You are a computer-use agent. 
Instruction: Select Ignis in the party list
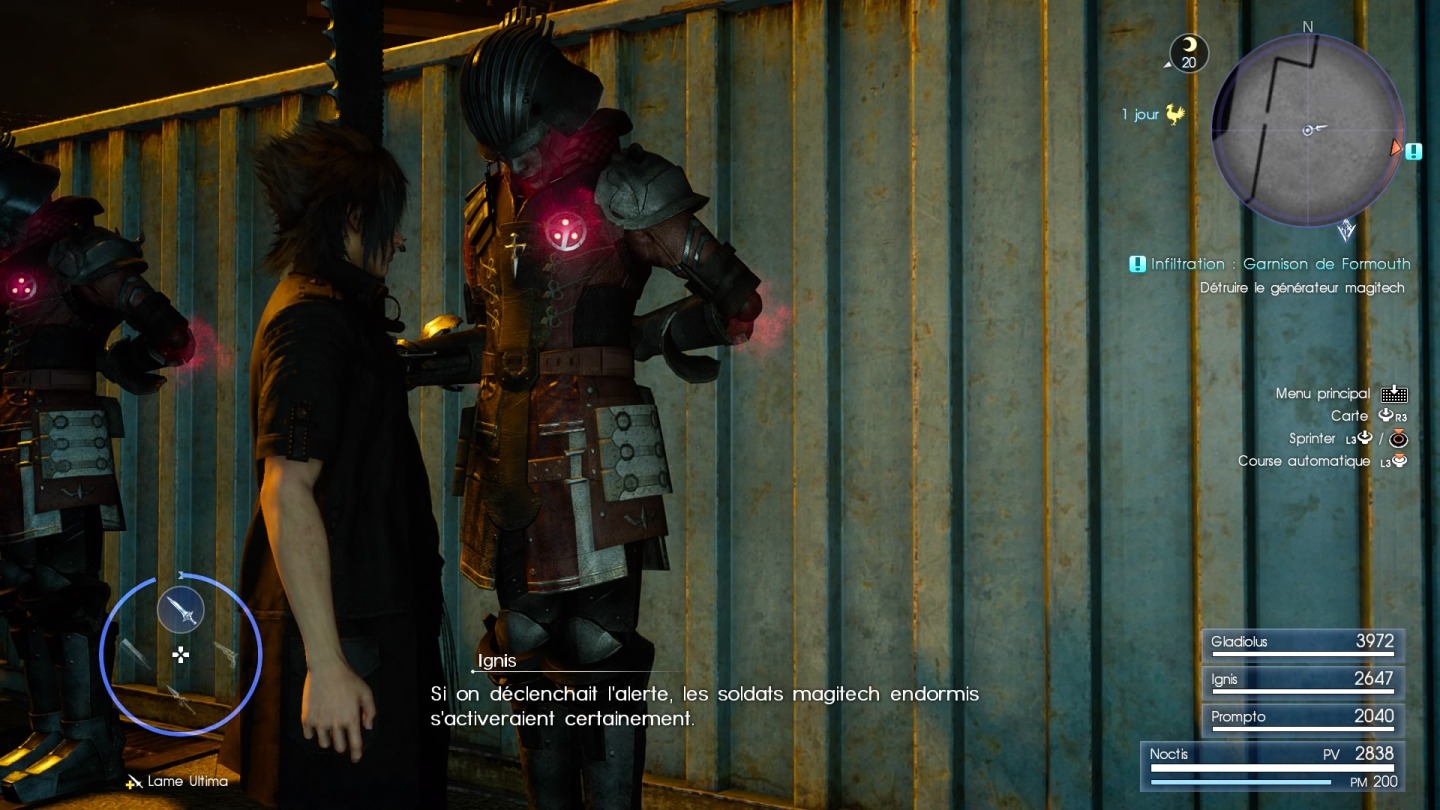[x=1302, y=680]
